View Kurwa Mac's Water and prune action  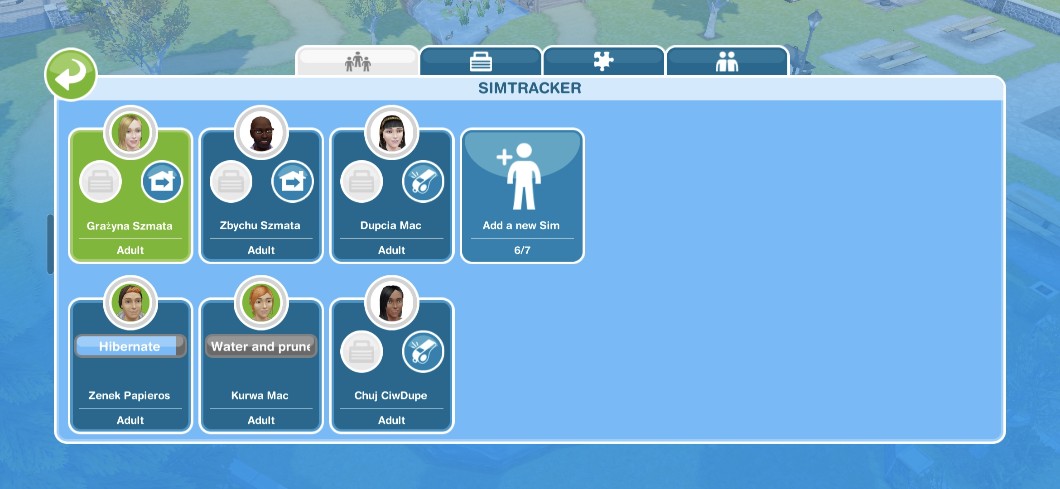click(x=261, y=346)
